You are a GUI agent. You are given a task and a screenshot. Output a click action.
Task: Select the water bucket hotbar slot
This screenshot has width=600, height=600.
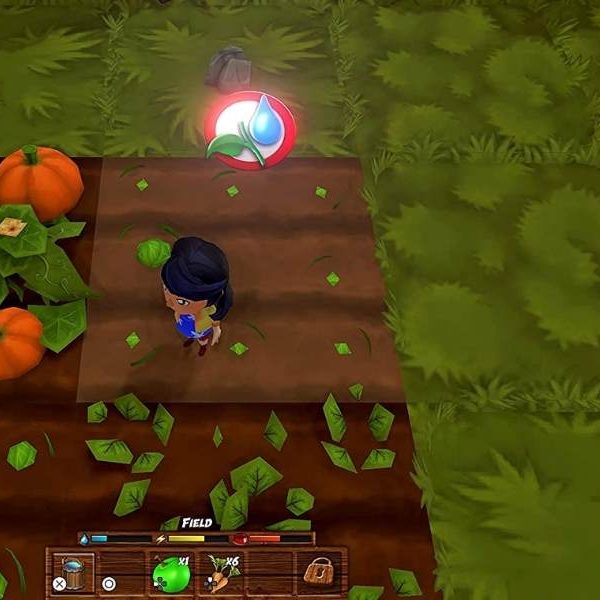click(72, 573)
